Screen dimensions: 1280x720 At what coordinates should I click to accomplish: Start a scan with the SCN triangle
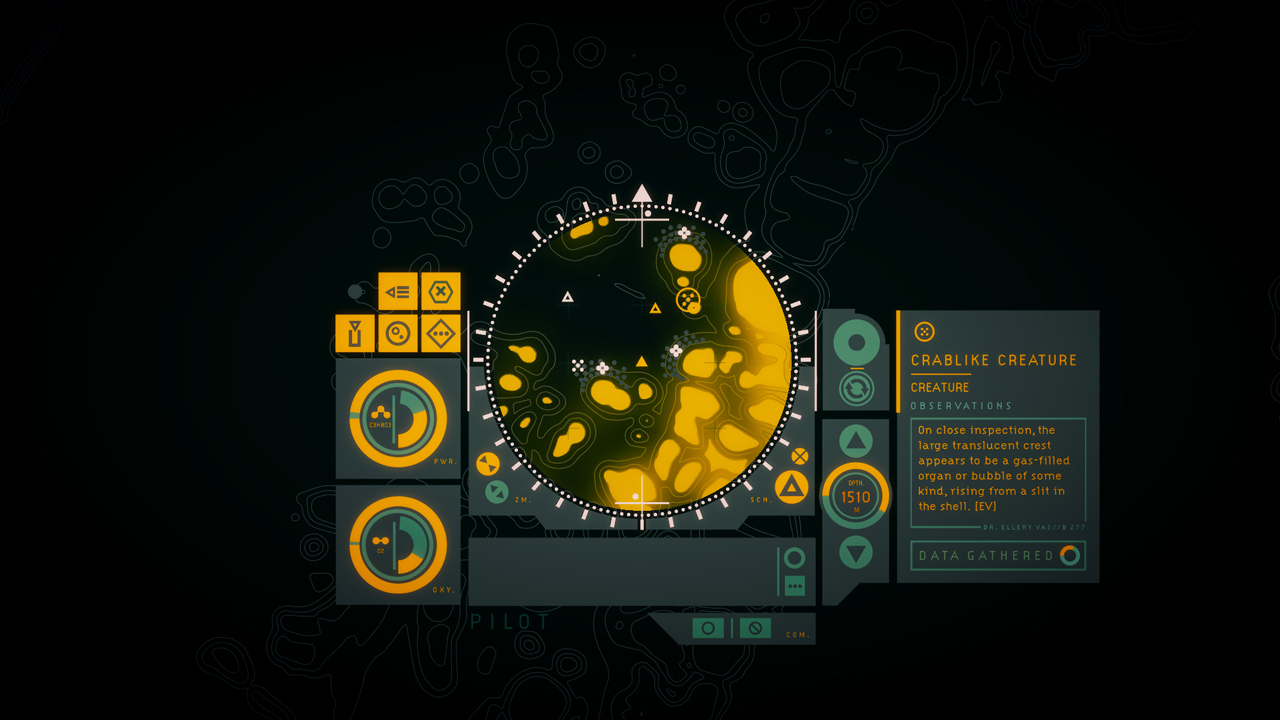point(790,486)
